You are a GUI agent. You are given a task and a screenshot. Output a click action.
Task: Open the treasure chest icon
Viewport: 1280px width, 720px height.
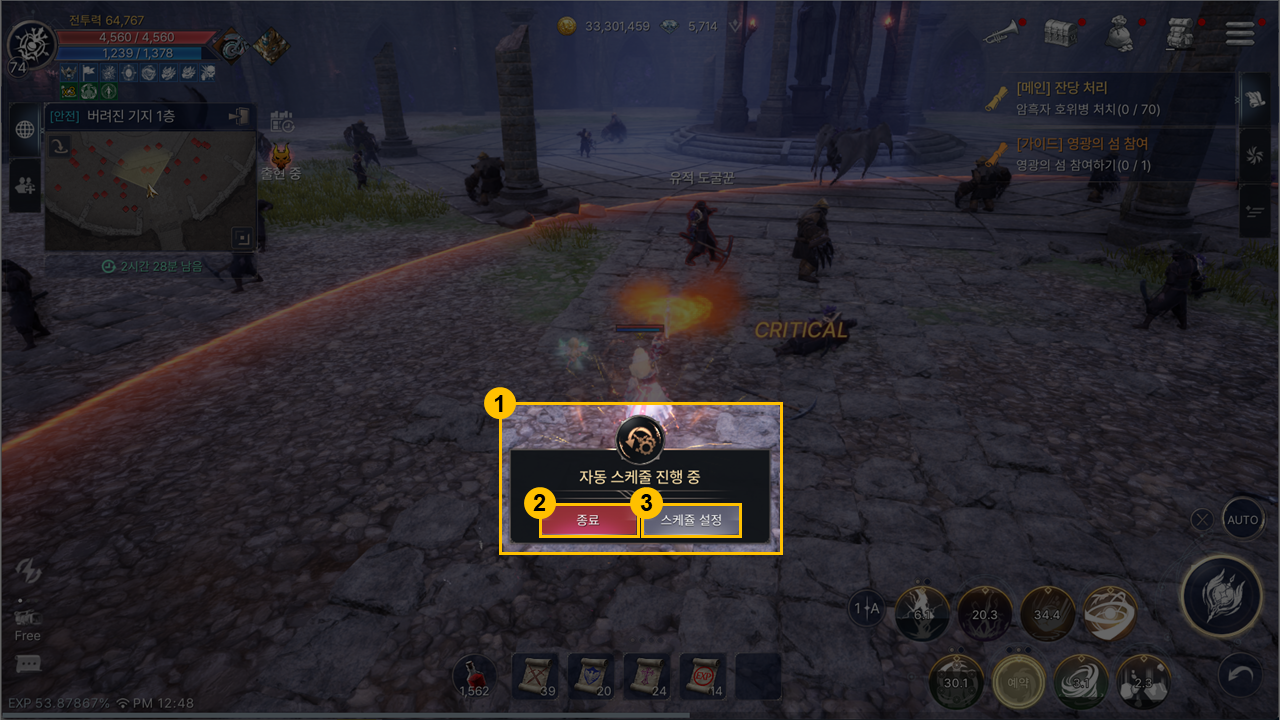[x=1059, y=33]
